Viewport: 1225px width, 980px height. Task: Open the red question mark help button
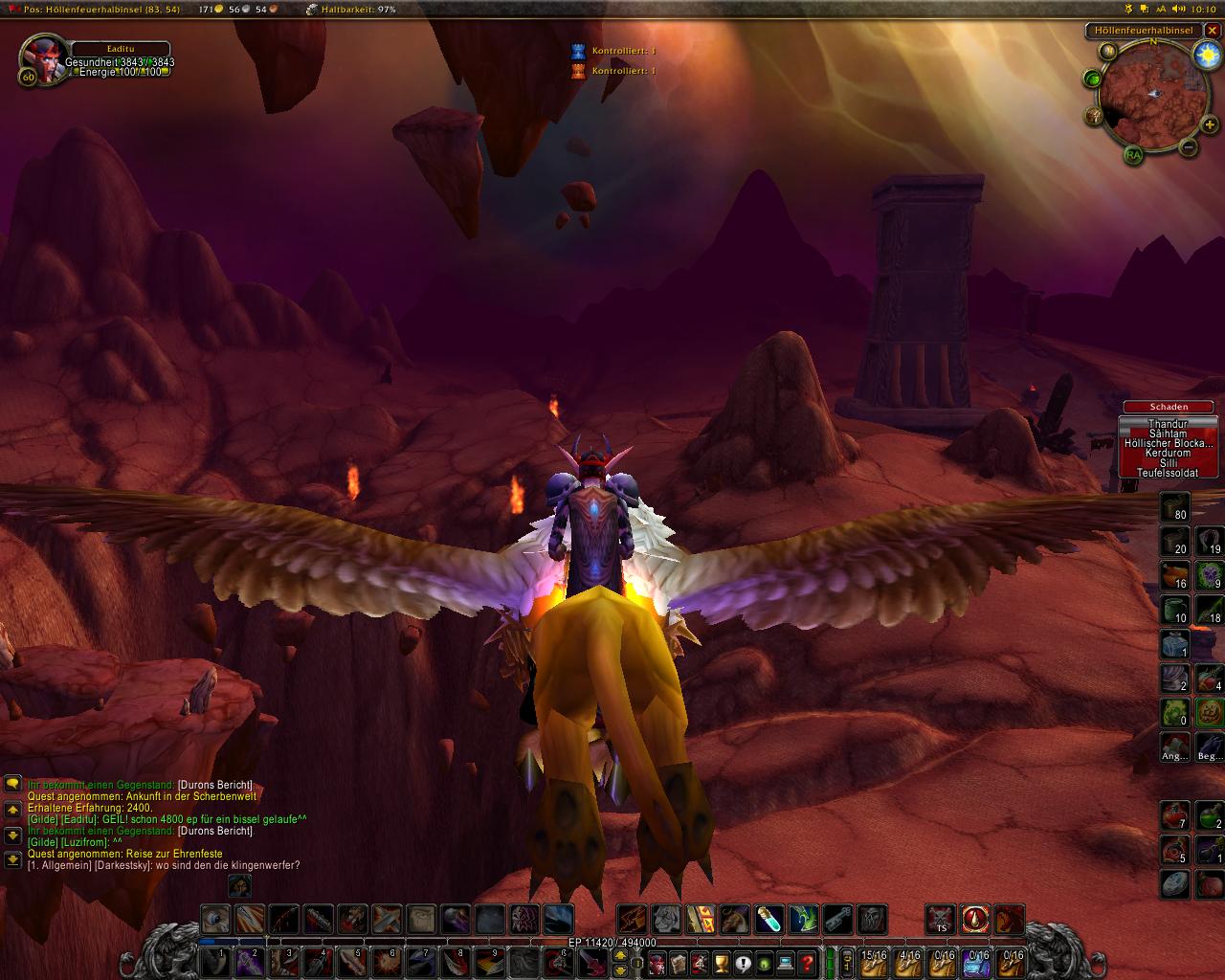click(x=807, y=962)
